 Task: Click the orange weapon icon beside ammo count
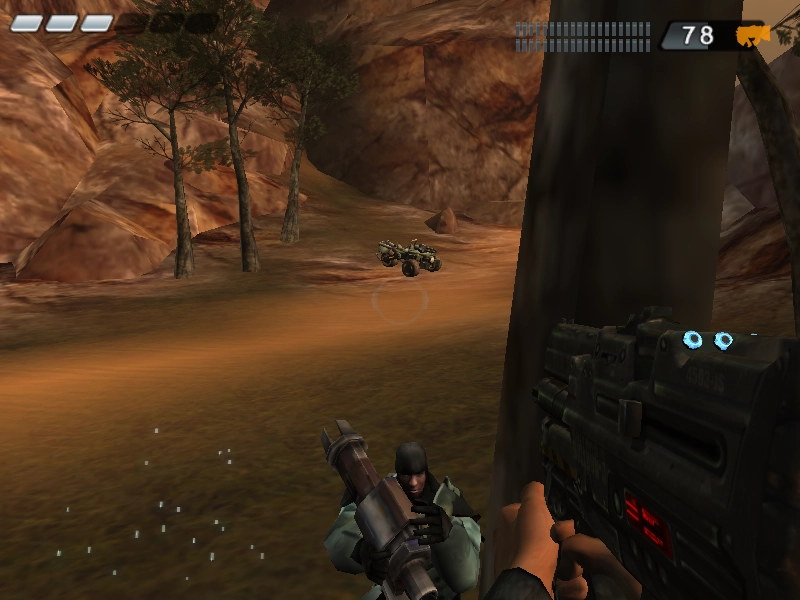click(x=752, y=36)
